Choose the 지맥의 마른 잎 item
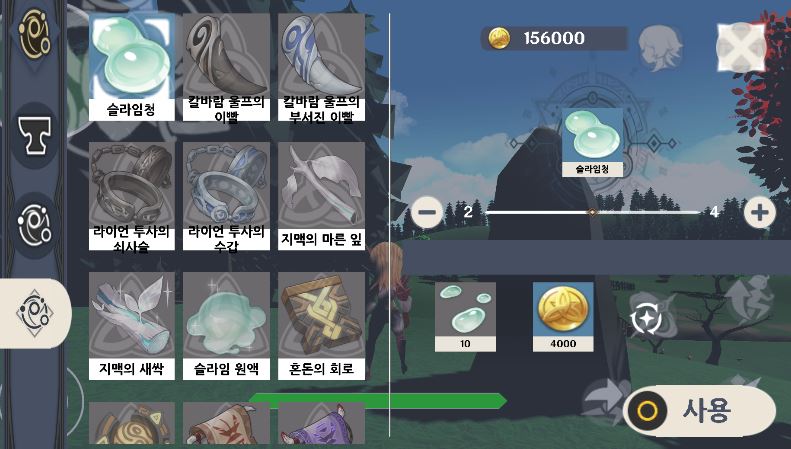This screenshot has width=791, height=449. pos(320,195)
